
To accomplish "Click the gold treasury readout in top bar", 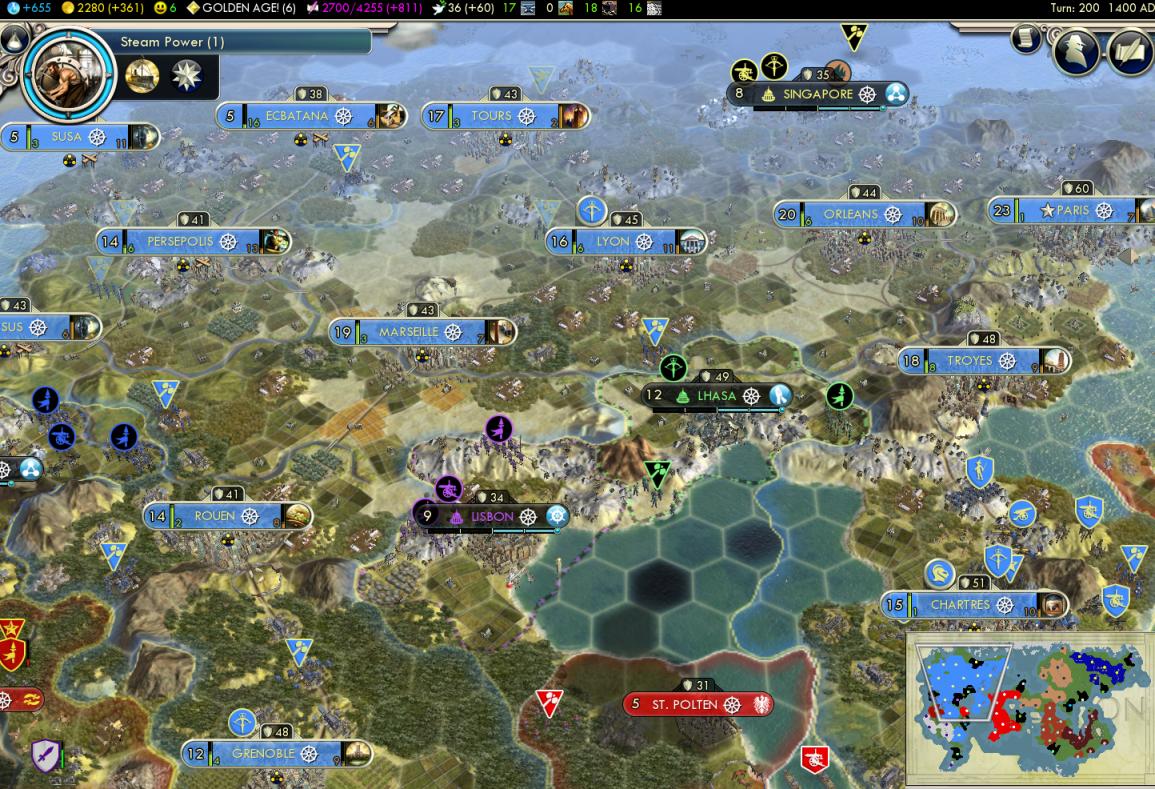I will tap(102, 8).
